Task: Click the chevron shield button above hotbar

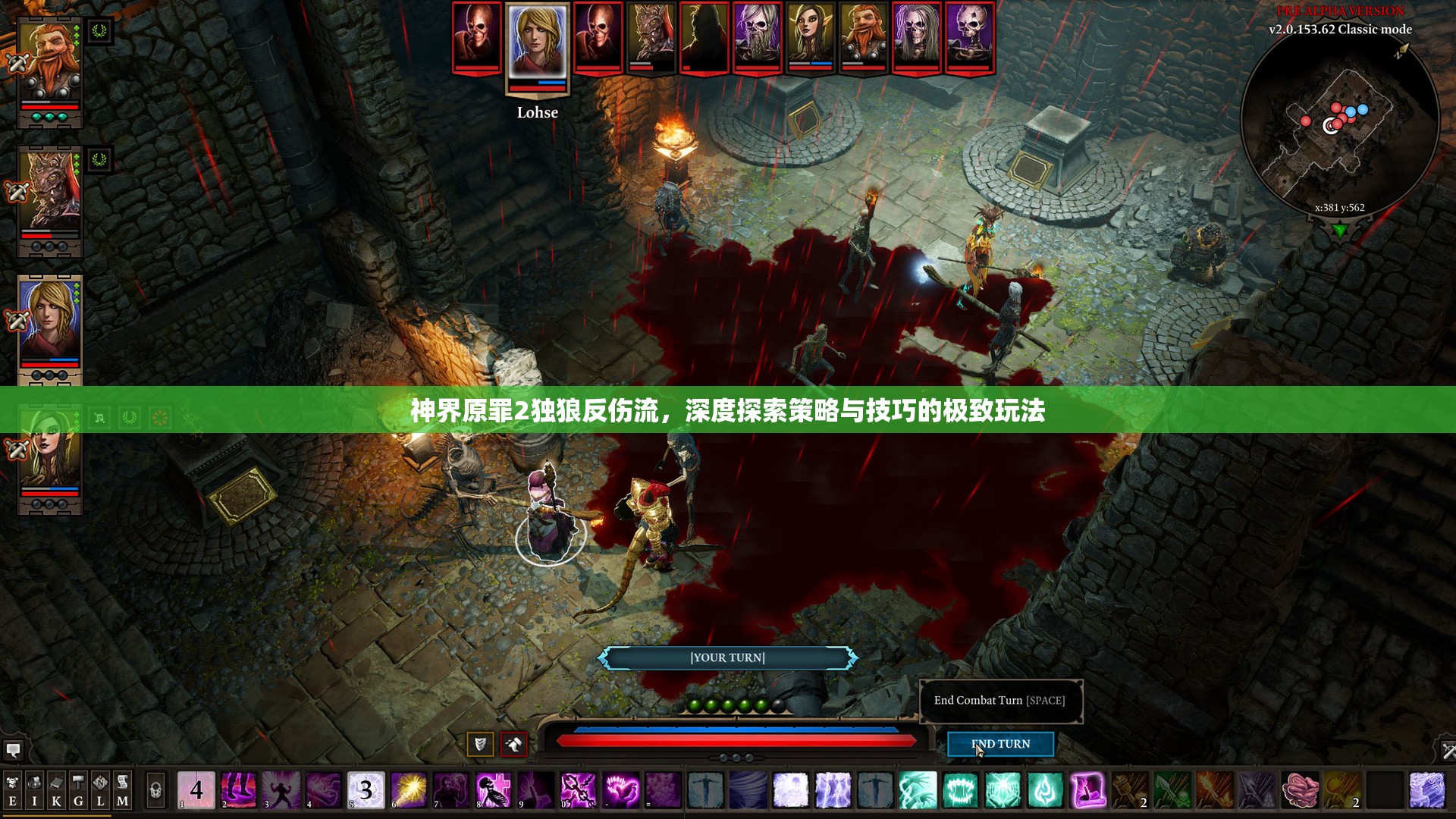Action: click(x=479, y=744)
